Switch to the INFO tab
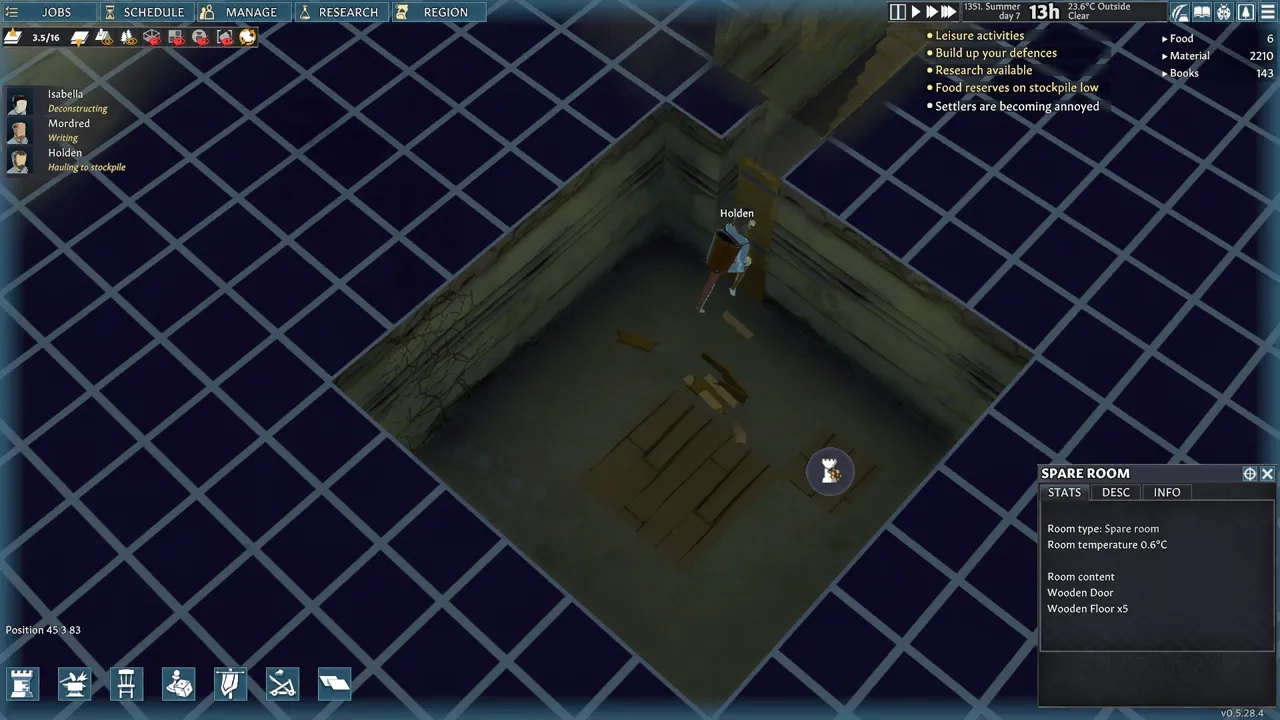 coord(1166,492)
